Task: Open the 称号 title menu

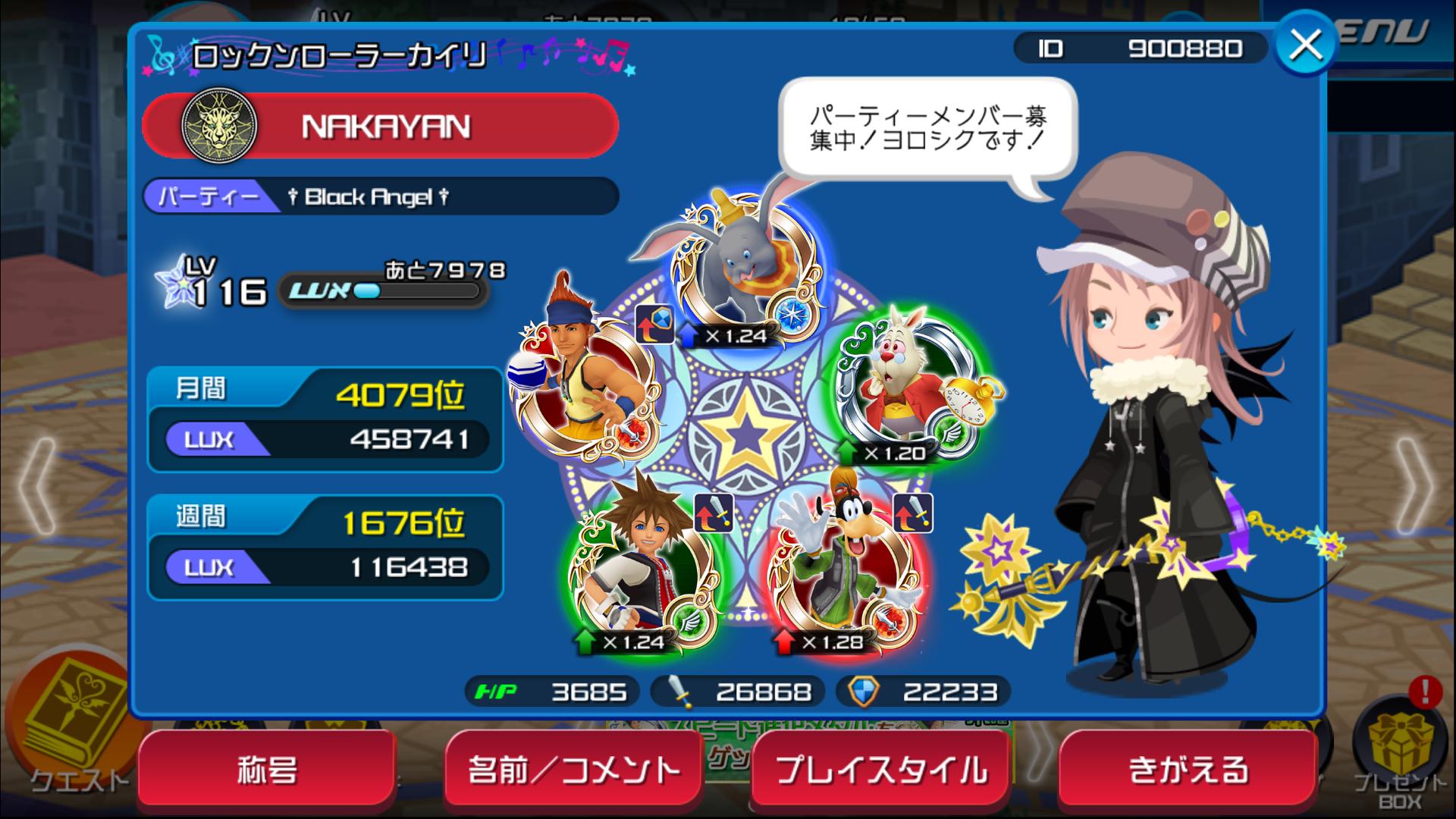Action: (267, 770)
